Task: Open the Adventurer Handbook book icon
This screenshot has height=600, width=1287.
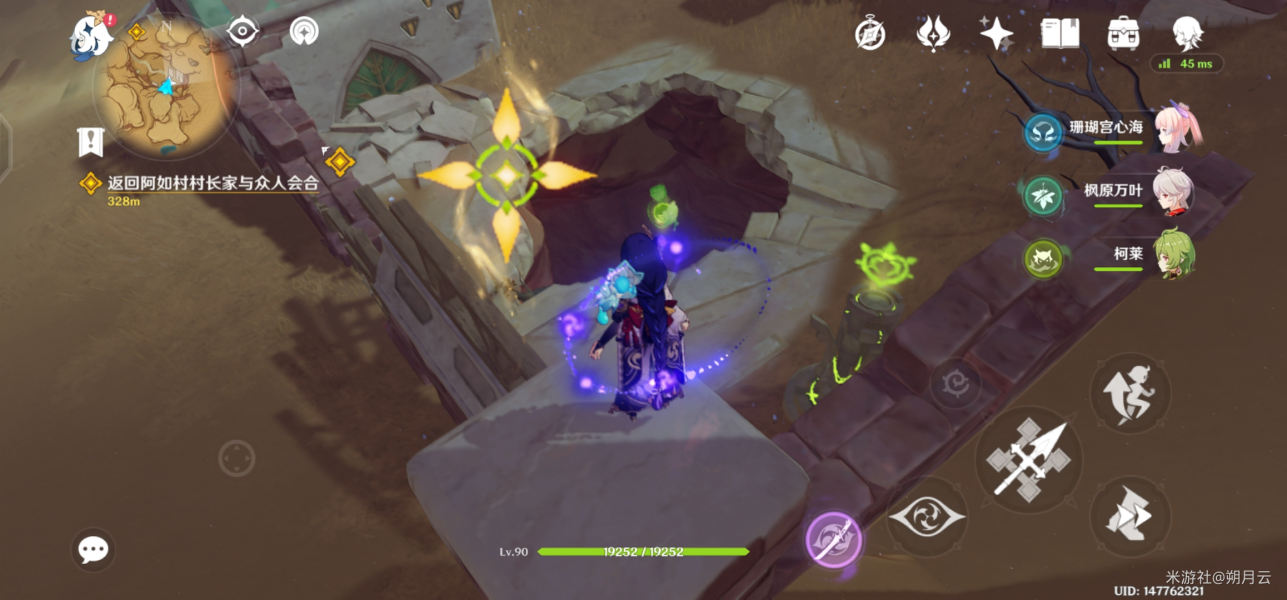Action: (1060, 34)
